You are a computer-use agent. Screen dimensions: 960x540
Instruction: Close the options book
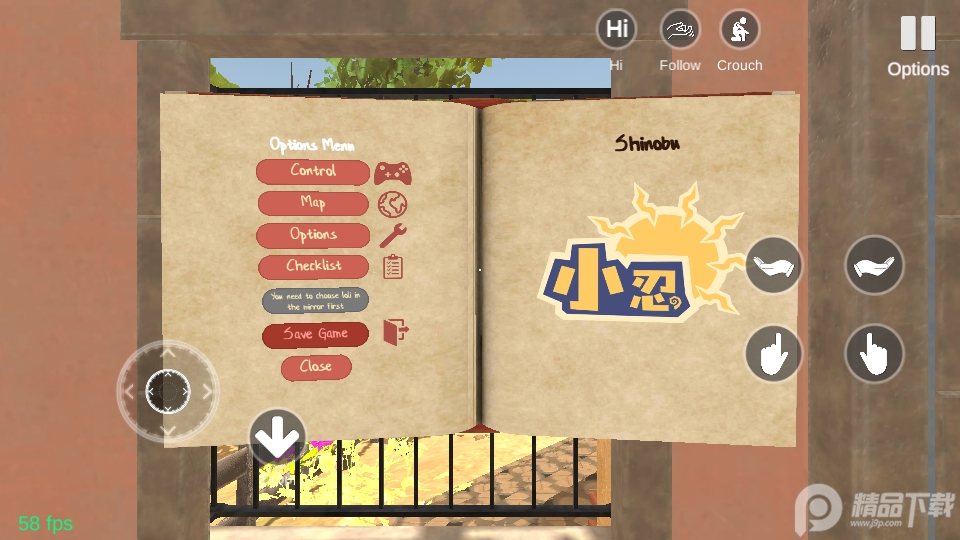coord(315,367)
